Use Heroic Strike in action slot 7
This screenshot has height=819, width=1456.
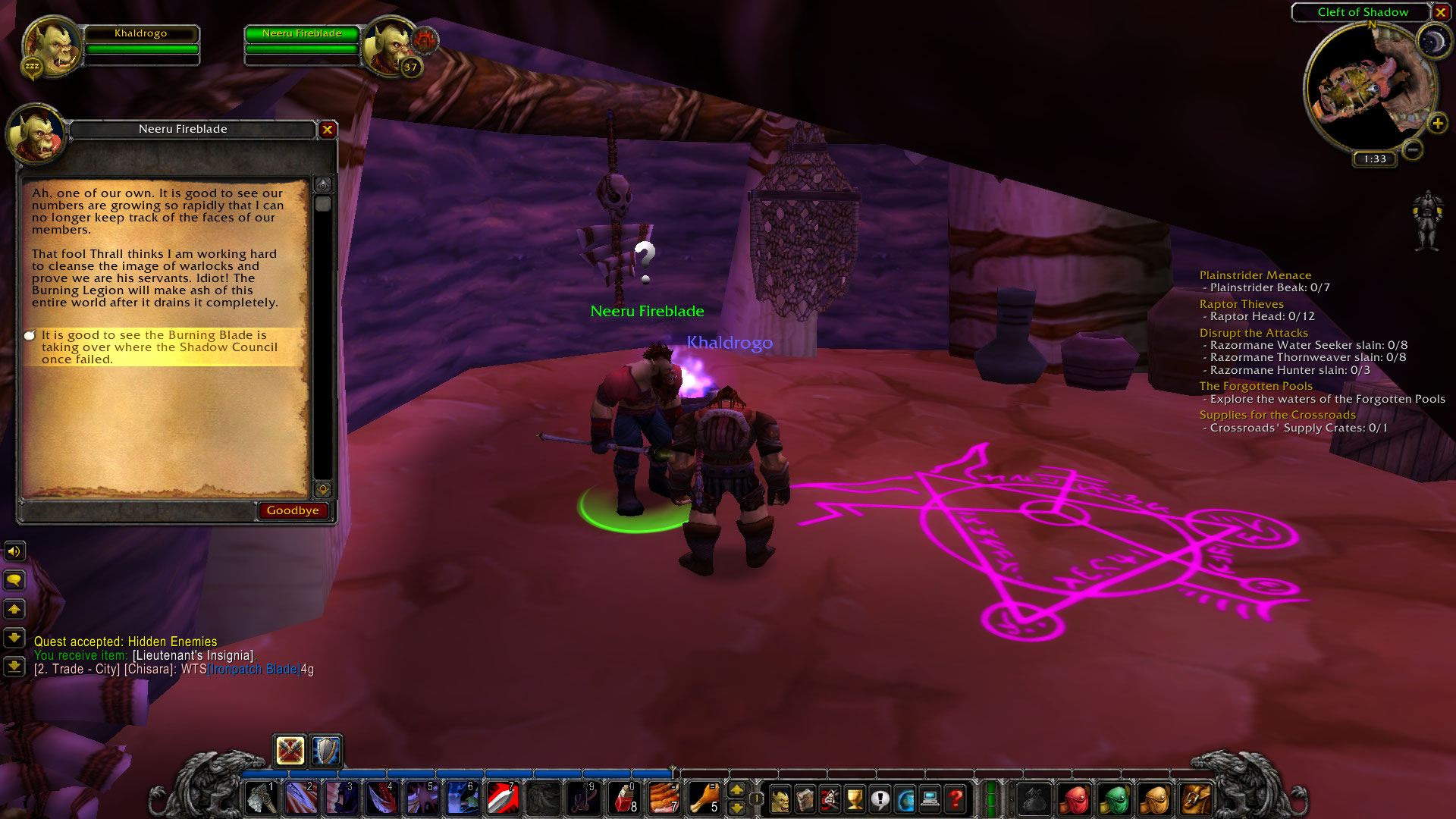[502, 798]
